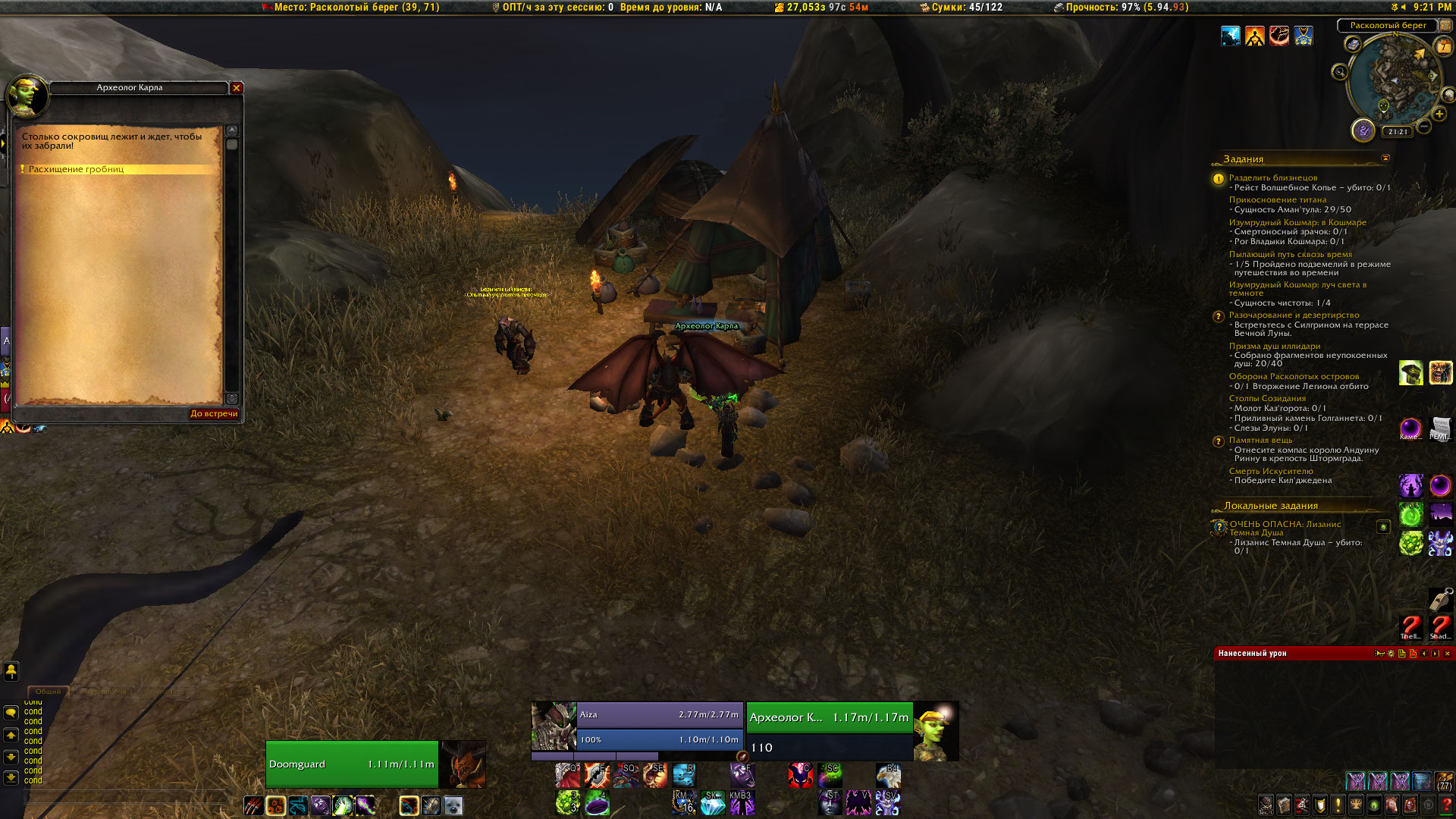The image size is (1456, 819).
Task: Open the class order hall button by minimap
Action: [x=1363, y=130]
